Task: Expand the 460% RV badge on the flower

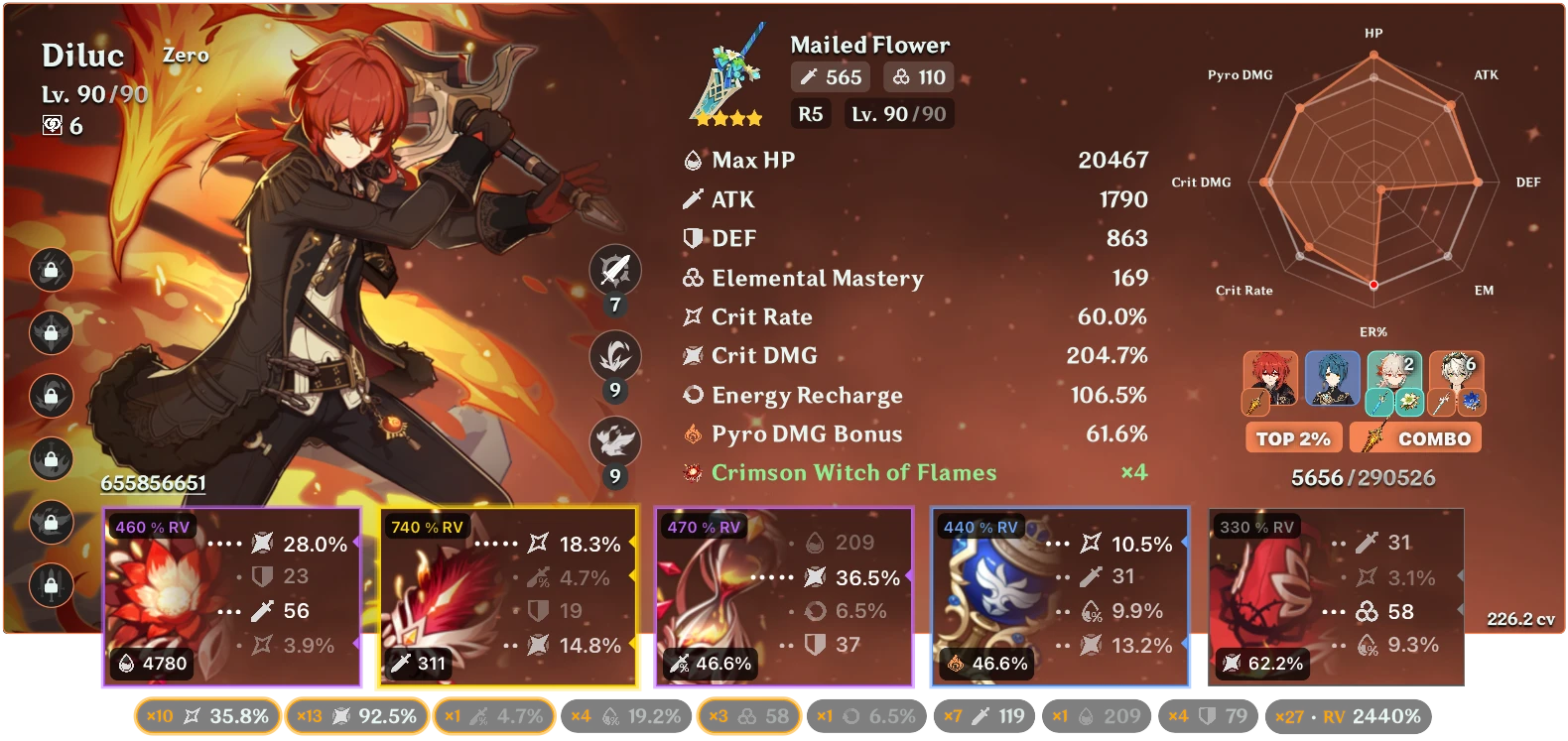Action: click(154, 528)
